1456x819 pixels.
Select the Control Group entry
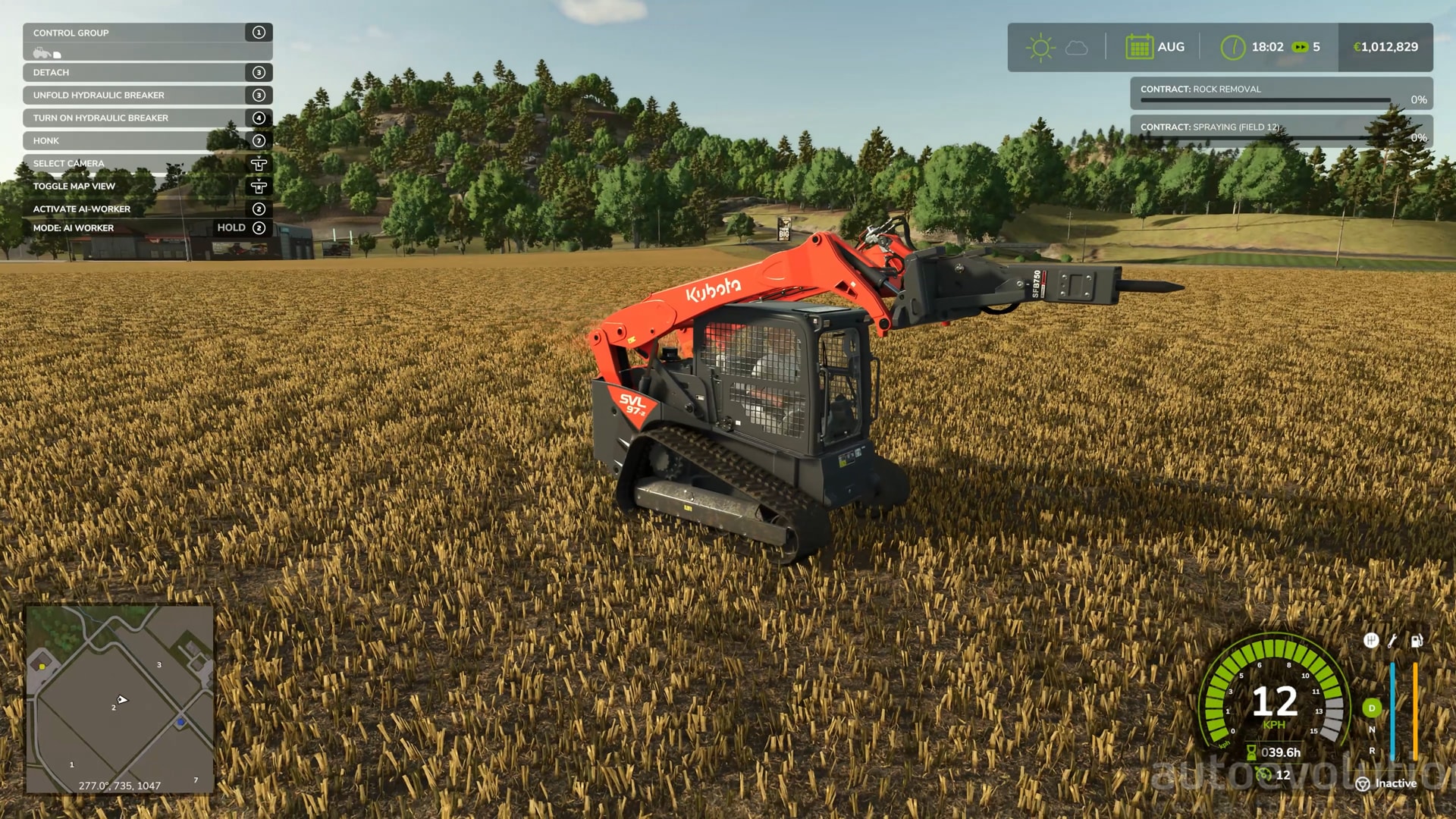147,33
